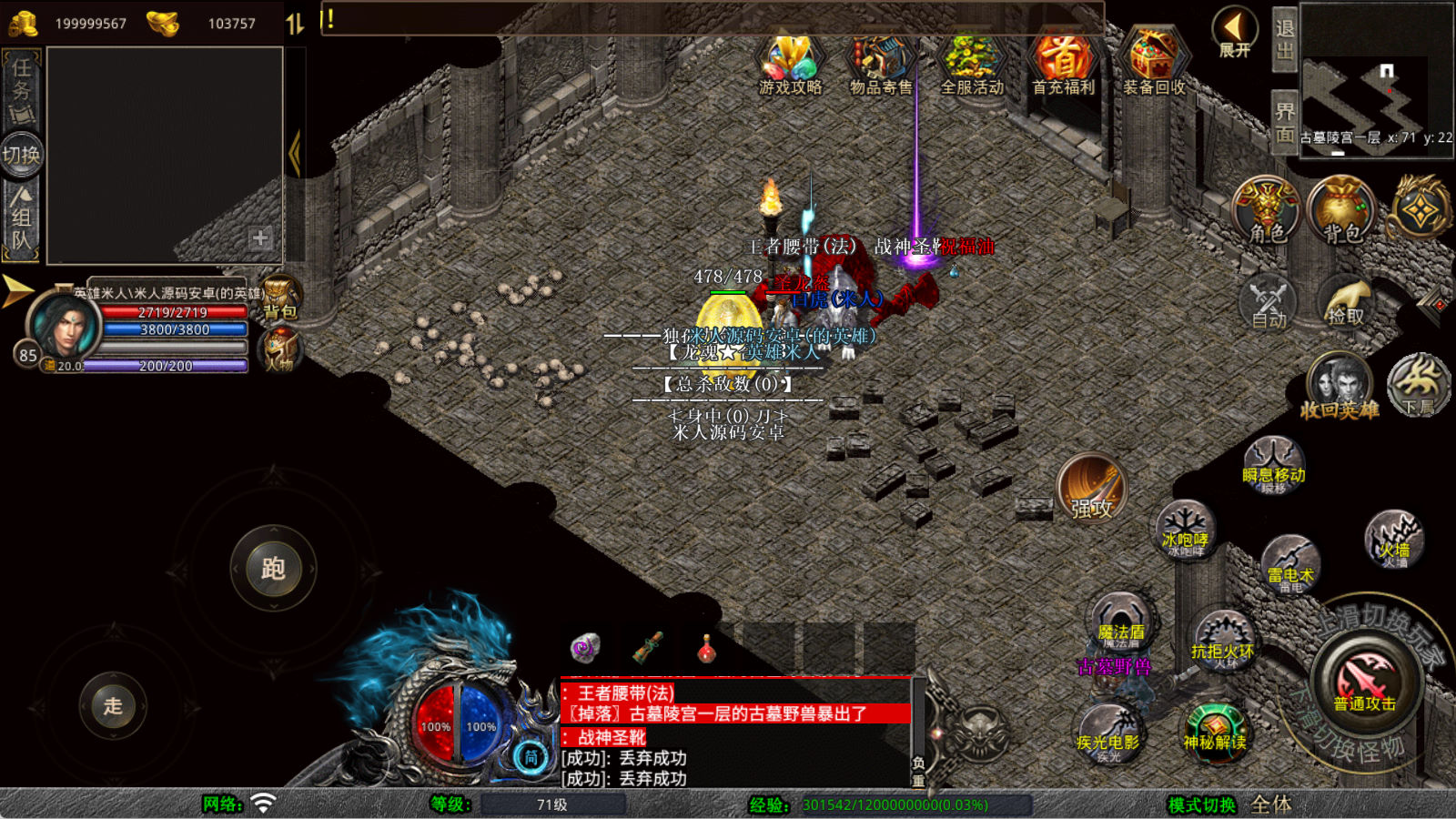This screenshot has width=1456, height=819.
Task: Cast the 冰咆哮 ice roar skill
Action: coord(1185,530)
